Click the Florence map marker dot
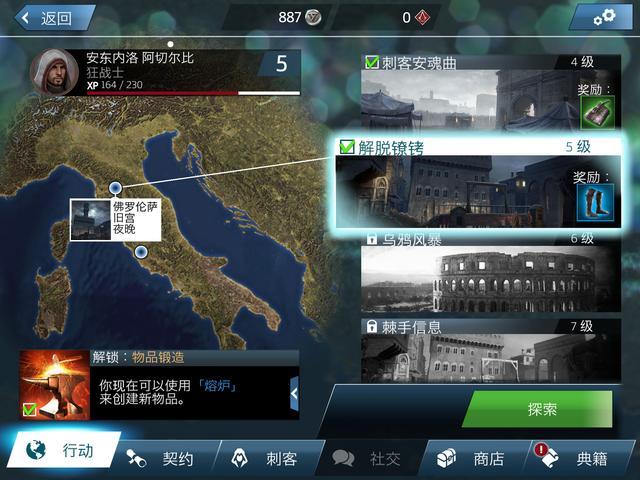The image size is (640, 480). click(x=116, y=187)
